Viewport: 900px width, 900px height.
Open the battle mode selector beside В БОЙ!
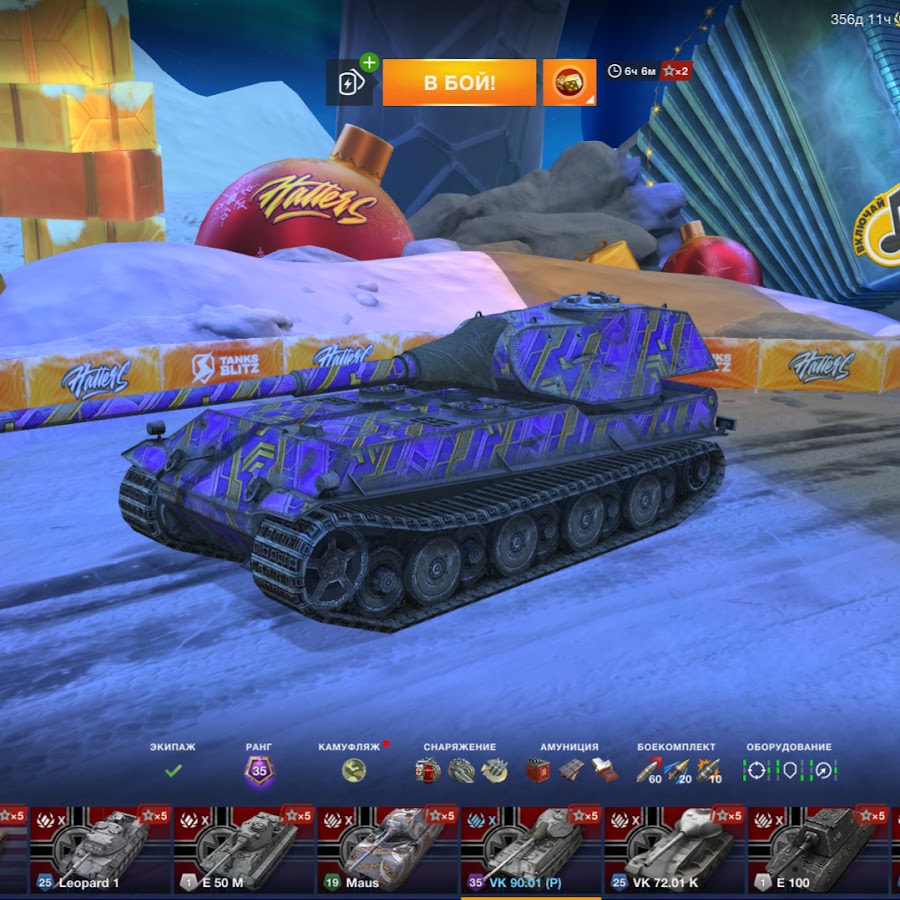(x=569, y=82)
